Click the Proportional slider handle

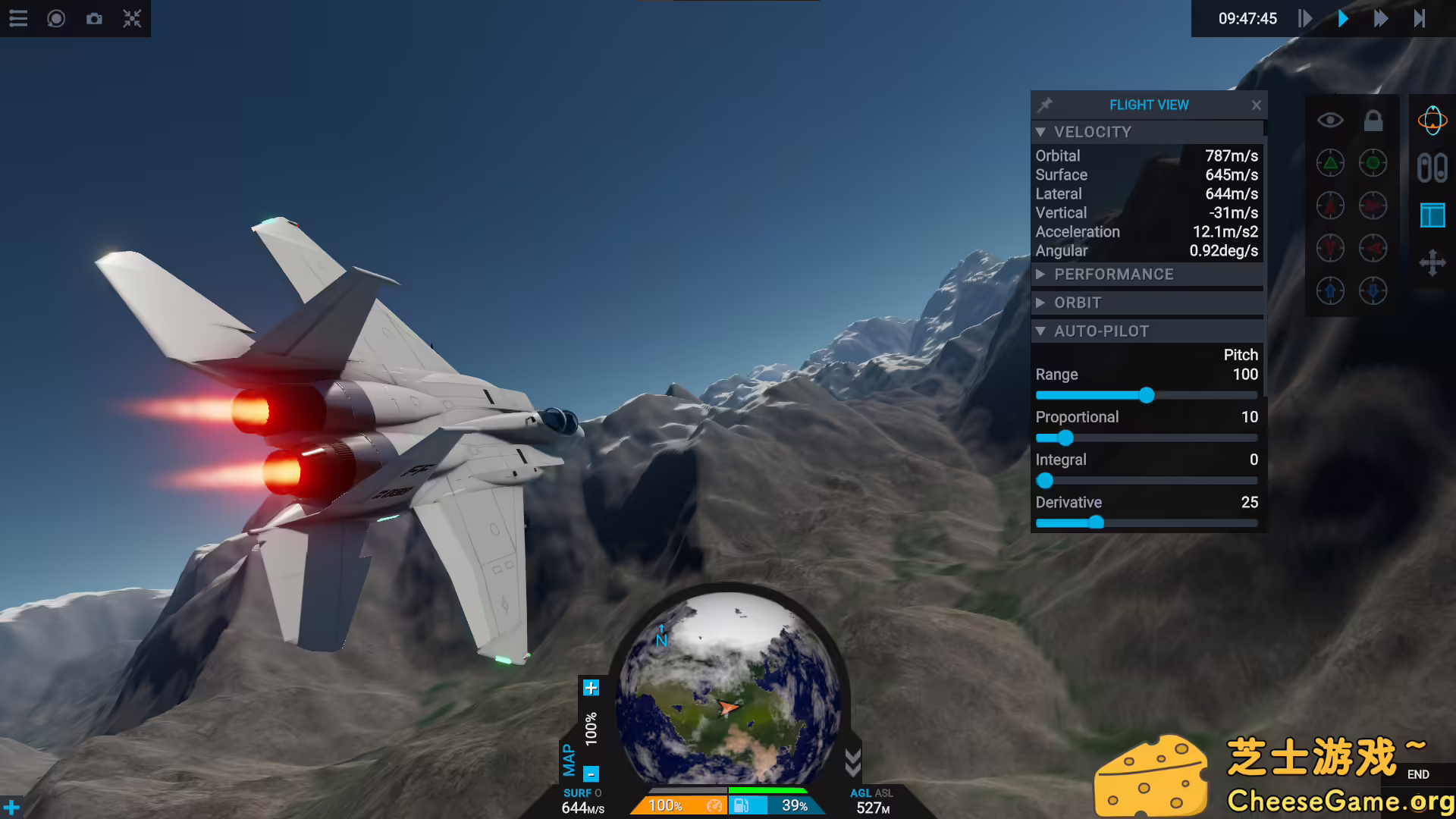point(1065,438)
